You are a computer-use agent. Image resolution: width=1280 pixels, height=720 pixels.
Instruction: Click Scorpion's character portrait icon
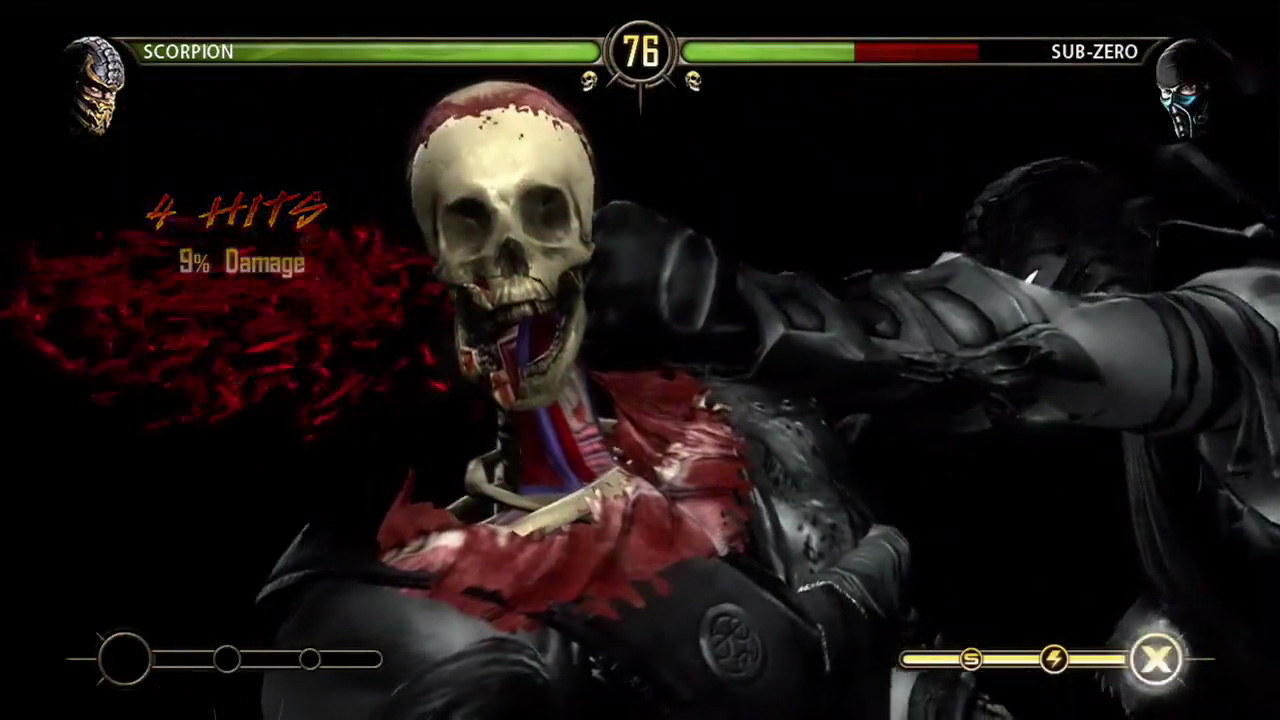coord(97,85)
